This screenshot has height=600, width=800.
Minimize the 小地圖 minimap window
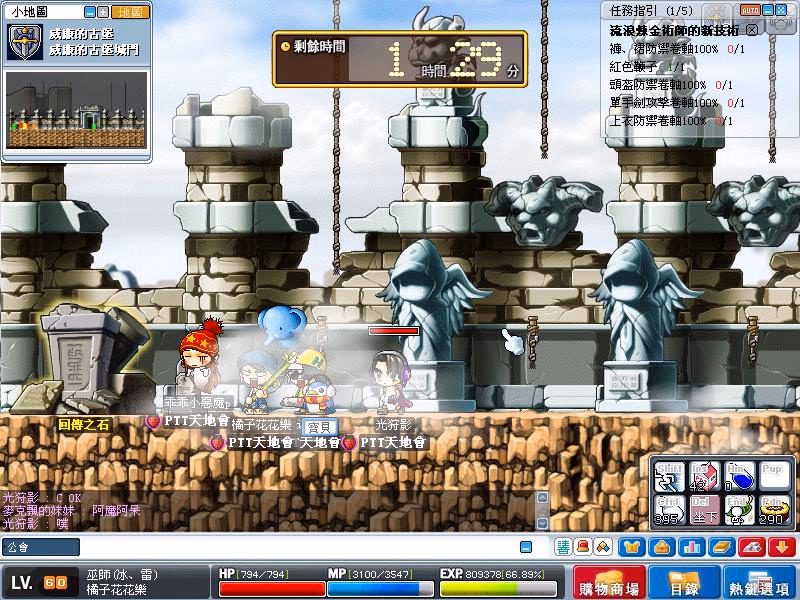(91, 12)
